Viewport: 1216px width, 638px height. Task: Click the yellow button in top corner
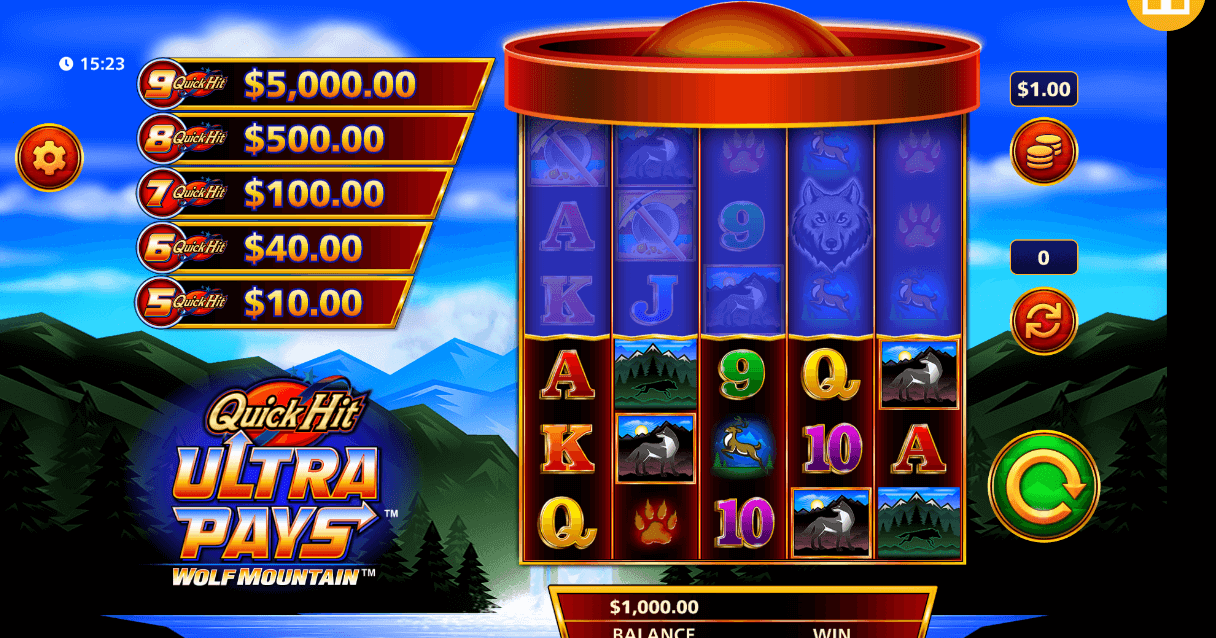1164,8
